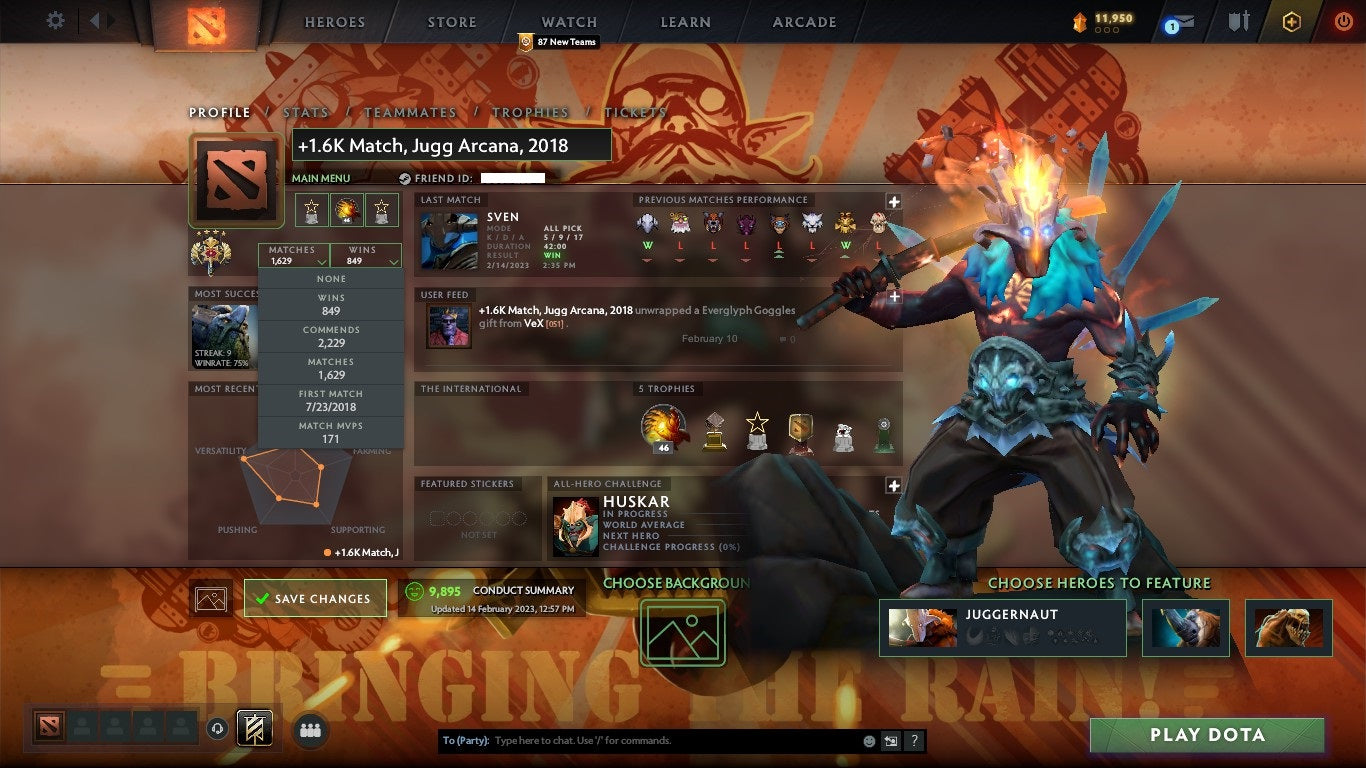The height and width of the screenshot is (768, 1366).
Task: Expand Previous Matches Performance with plus icon
Action: pos(893,199)
